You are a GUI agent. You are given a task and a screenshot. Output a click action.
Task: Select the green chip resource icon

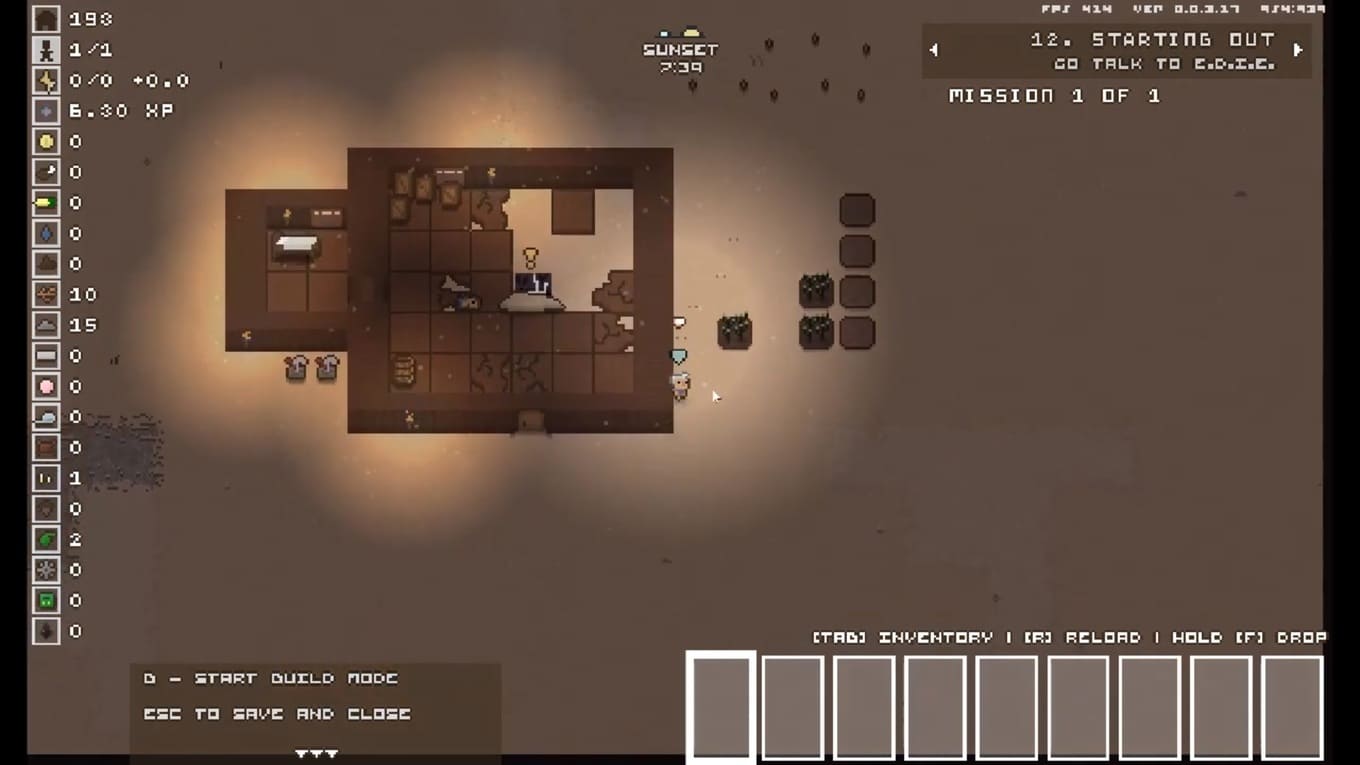pos(46,601)
